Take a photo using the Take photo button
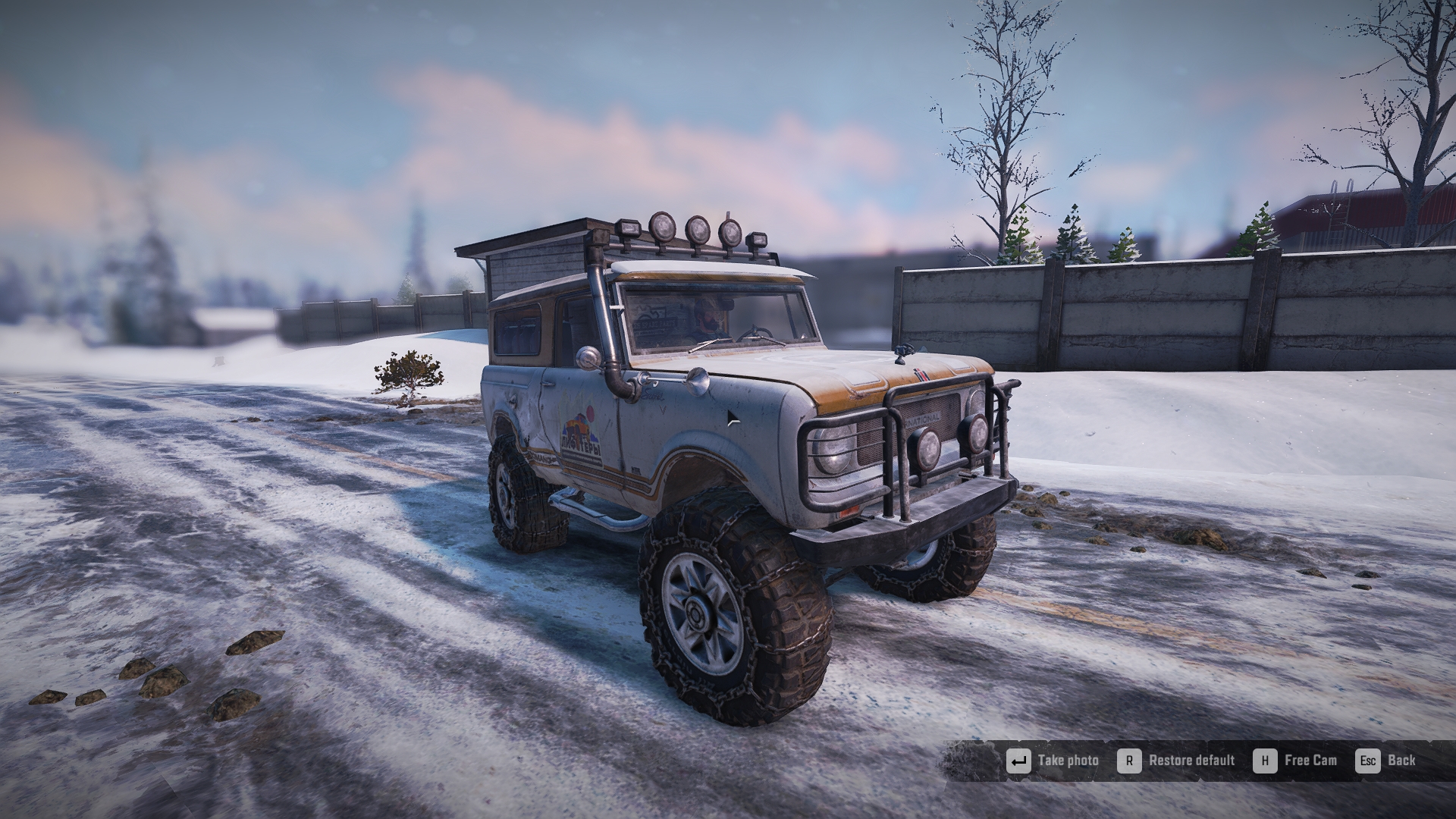The width and height of the screenshot is (1456, 819). click(x=1053, y=761)
